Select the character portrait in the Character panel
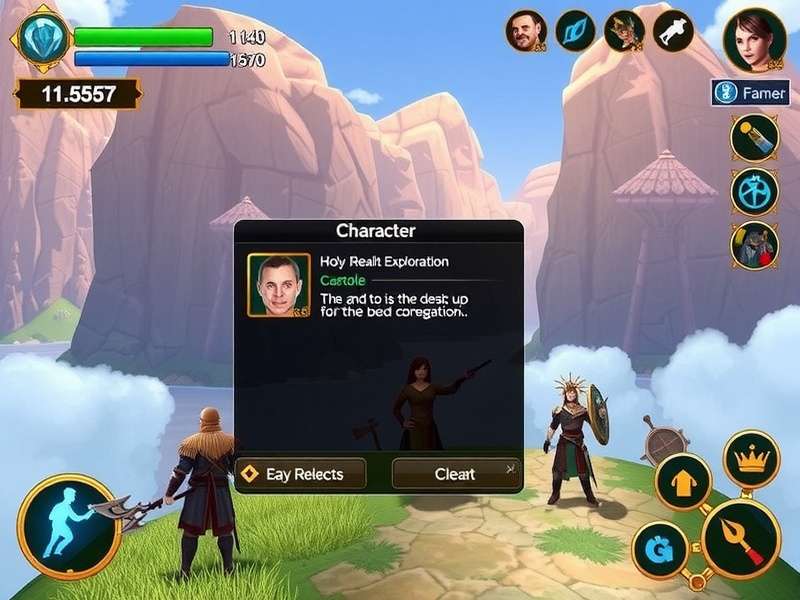 279,285
